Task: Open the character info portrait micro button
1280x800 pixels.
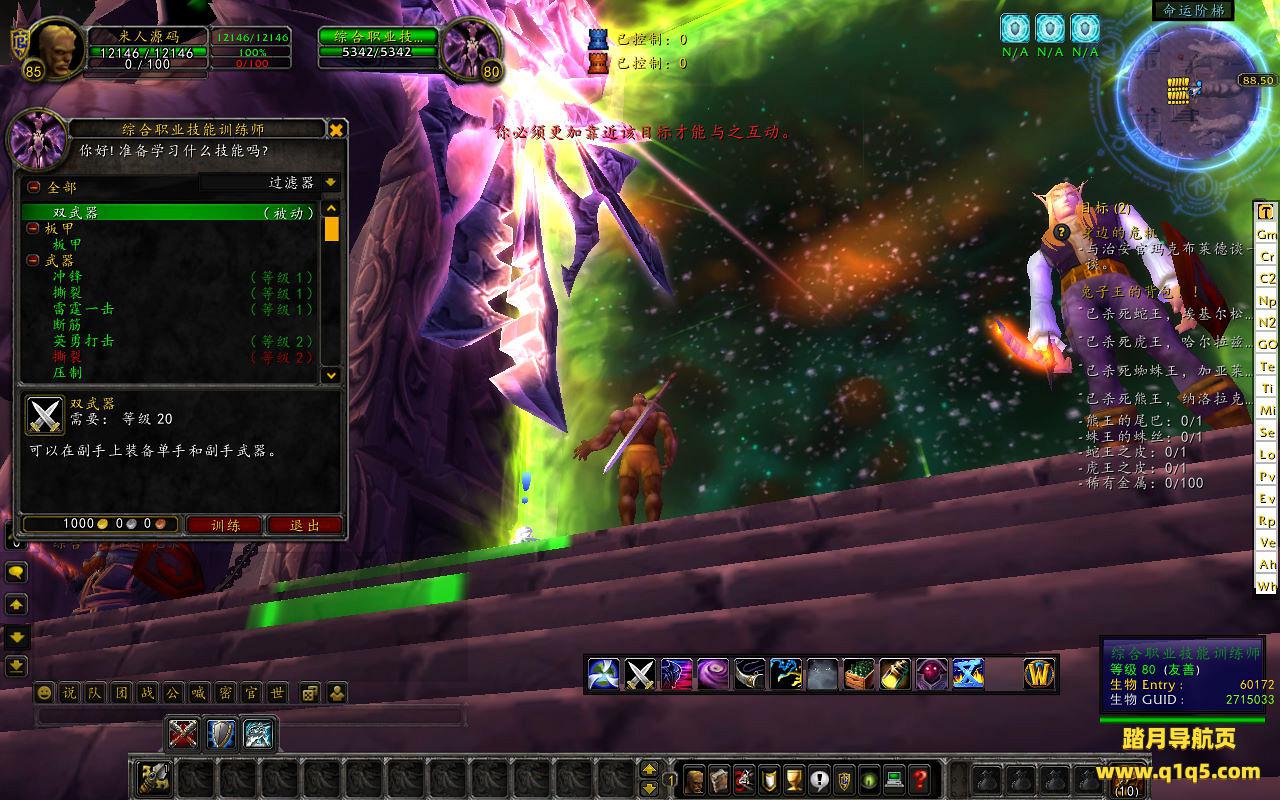Action: (694, 779)
